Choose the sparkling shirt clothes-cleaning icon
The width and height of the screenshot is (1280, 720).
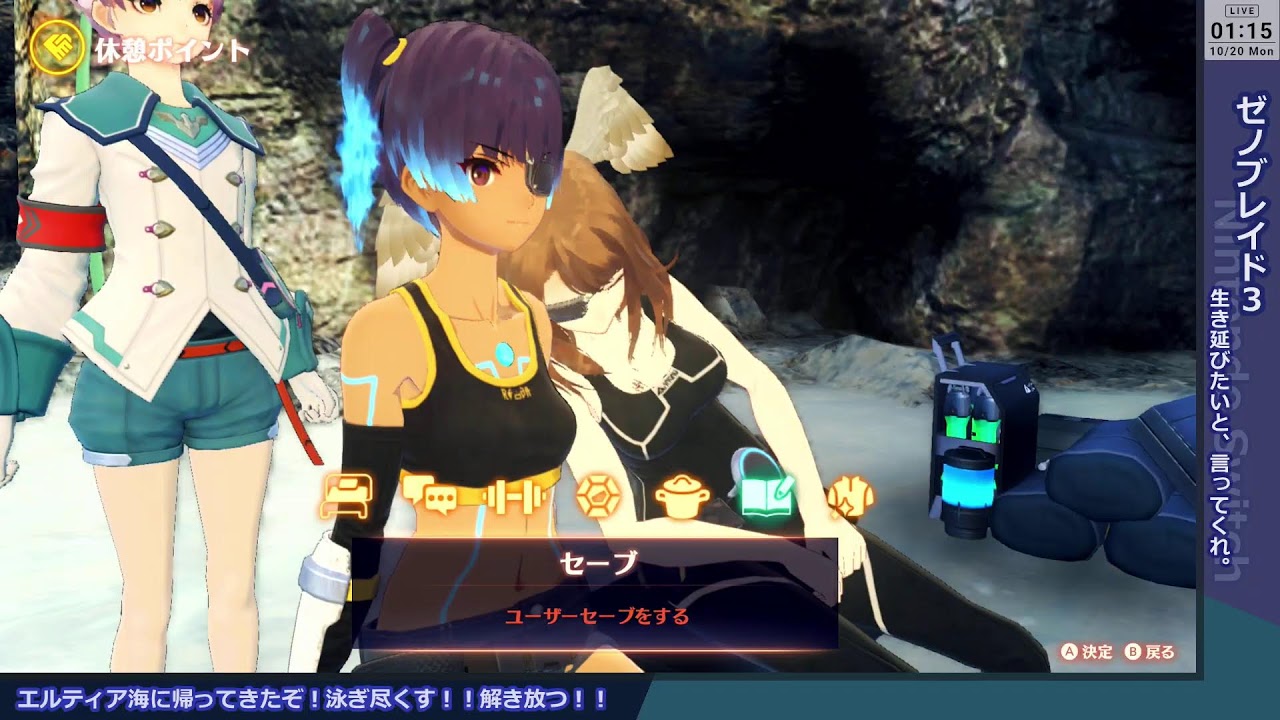[849, 496]
